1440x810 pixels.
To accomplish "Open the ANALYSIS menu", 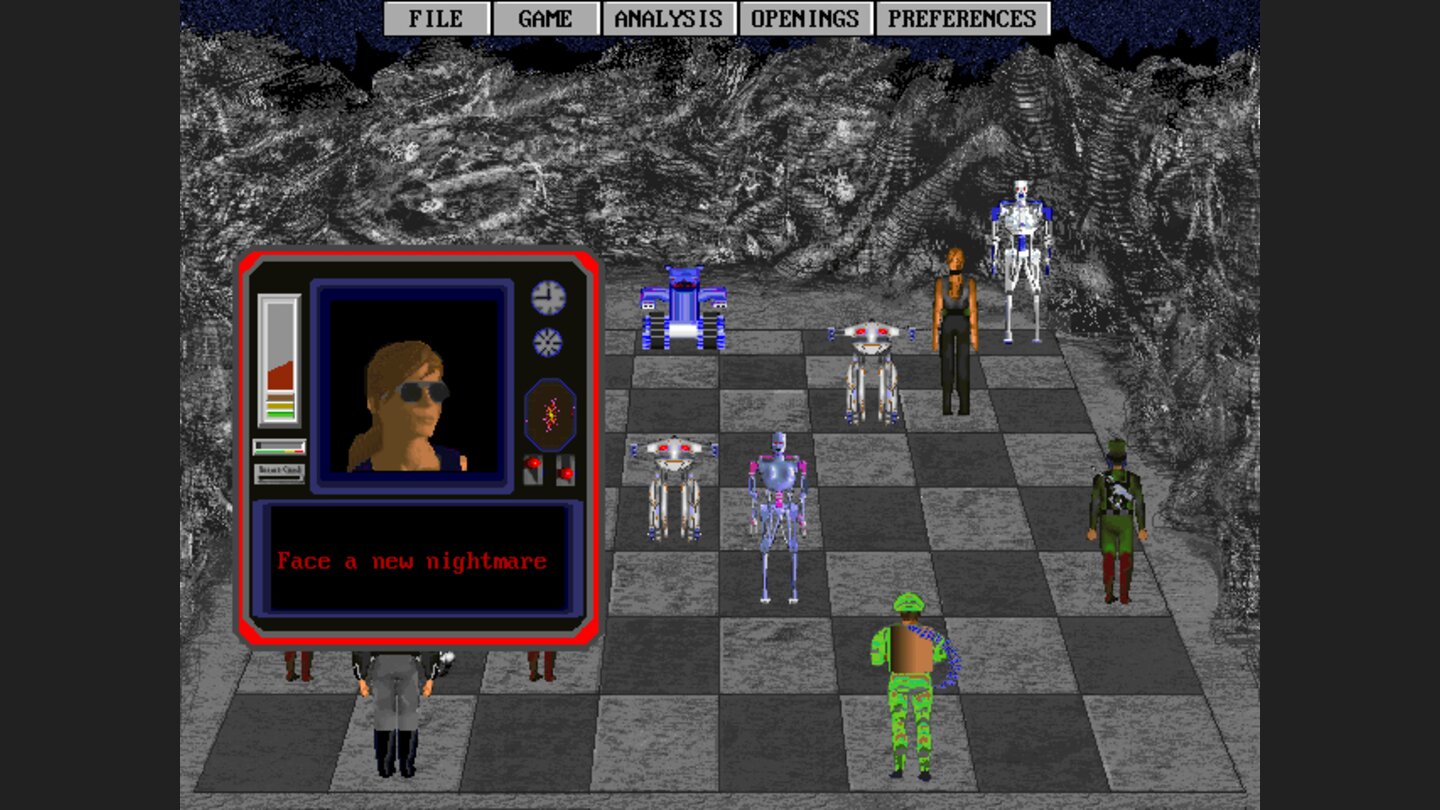I will [668, 17].
